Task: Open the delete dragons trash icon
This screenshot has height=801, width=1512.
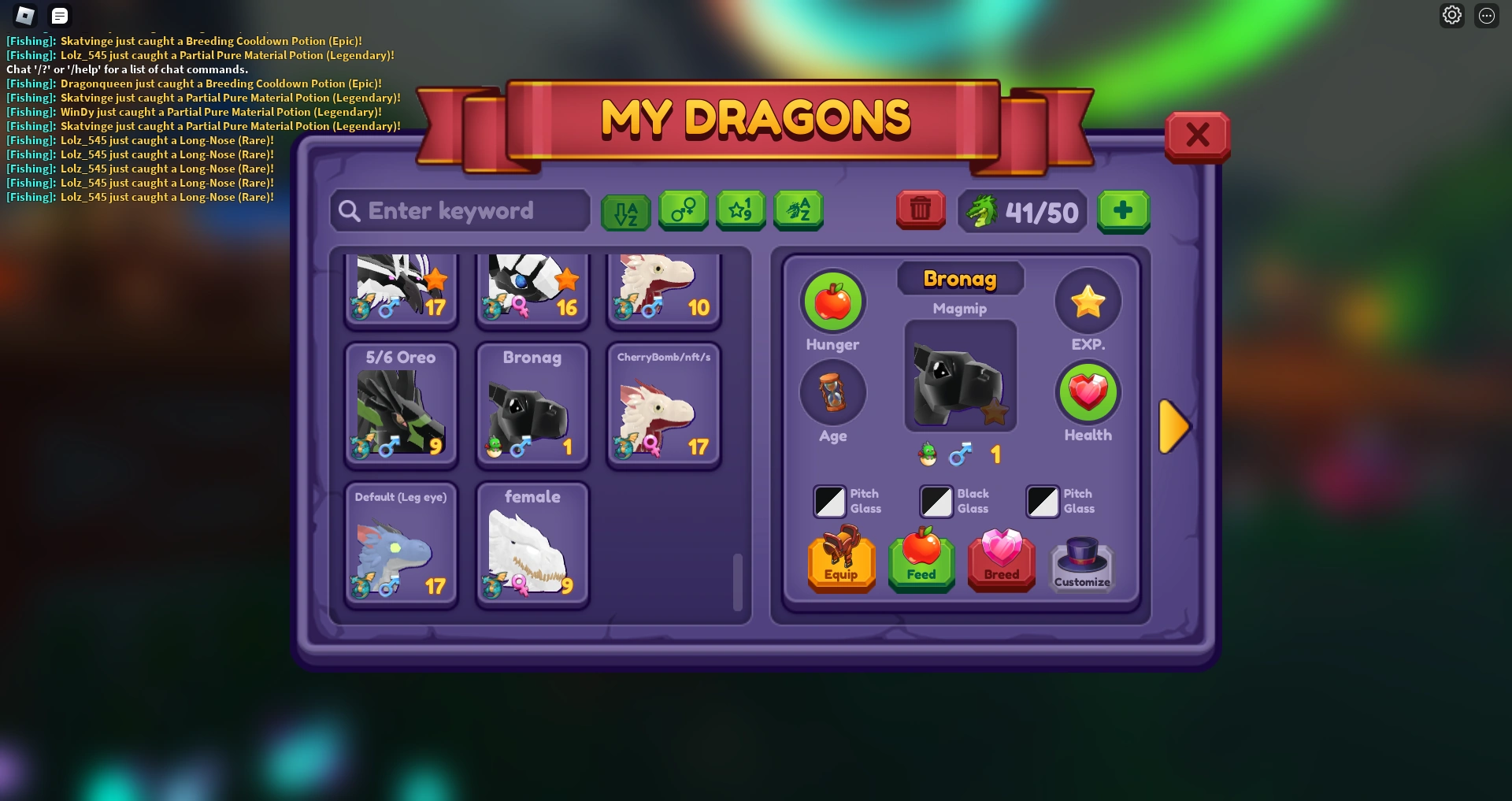Action: coord(920,211)
